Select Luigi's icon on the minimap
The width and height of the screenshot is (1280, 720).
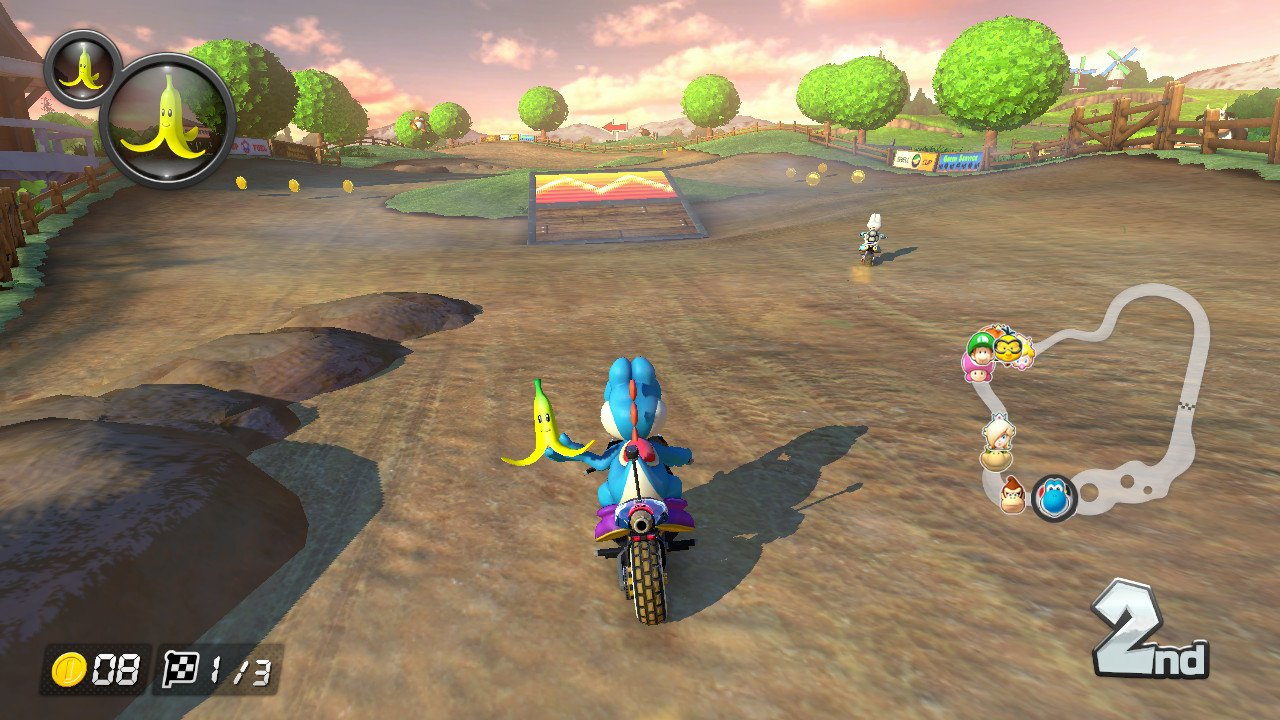pos(983,350)
